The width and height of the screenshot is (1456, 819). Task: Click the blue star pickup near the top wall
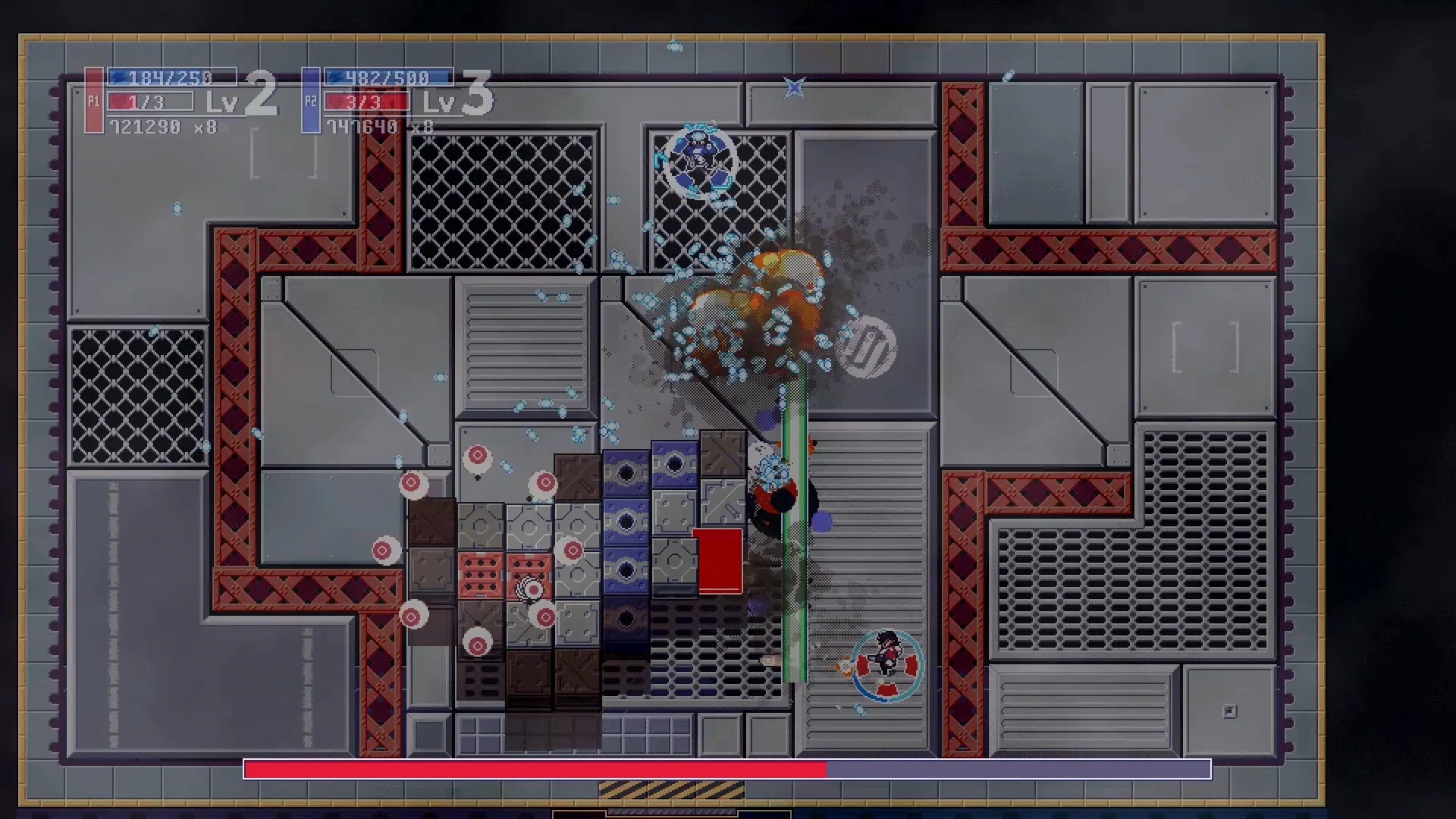[793, 86]
